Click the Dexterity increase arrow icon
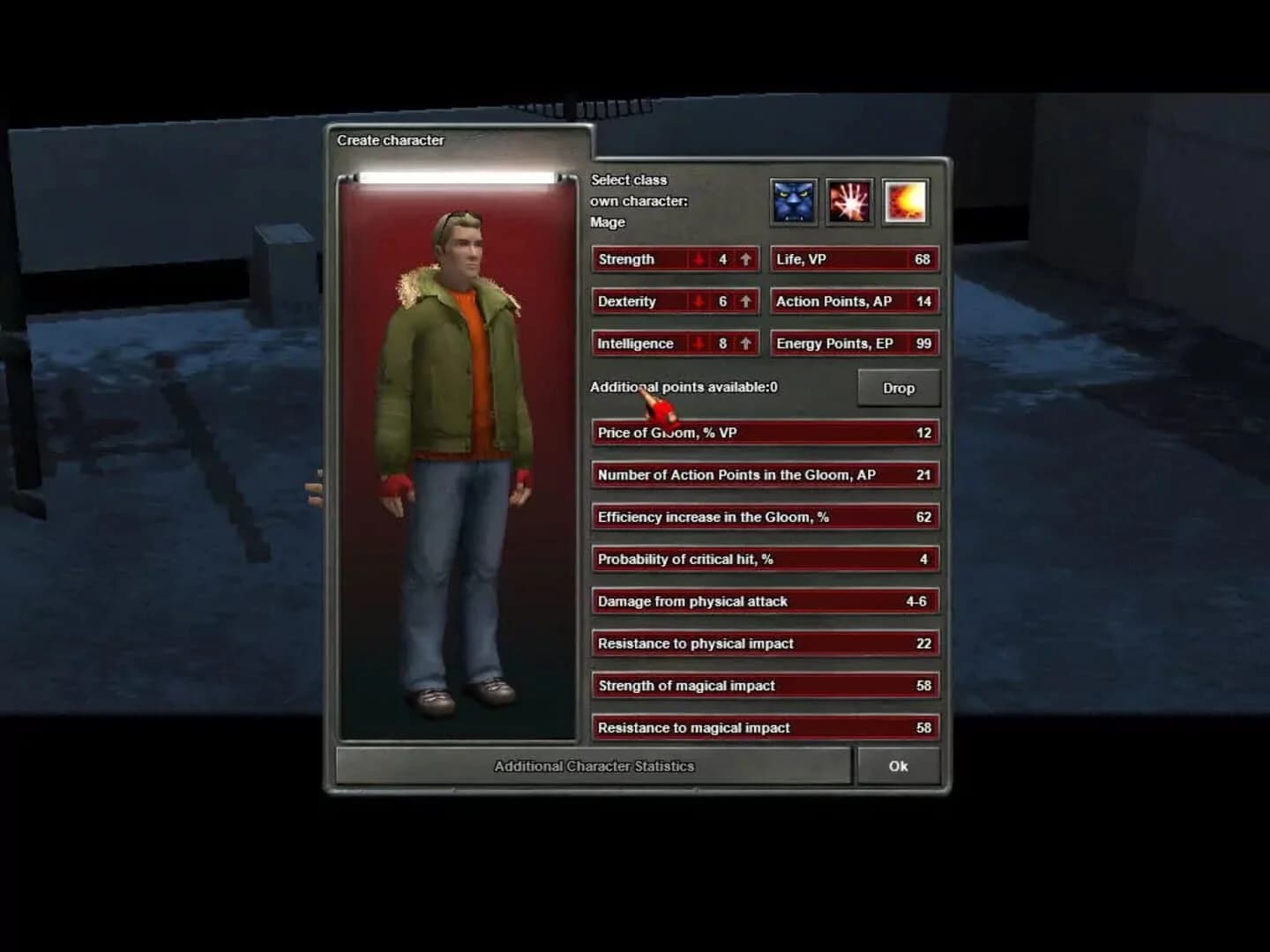The width and height of the screenshot is (1270, 952). [x=745, y=301]
